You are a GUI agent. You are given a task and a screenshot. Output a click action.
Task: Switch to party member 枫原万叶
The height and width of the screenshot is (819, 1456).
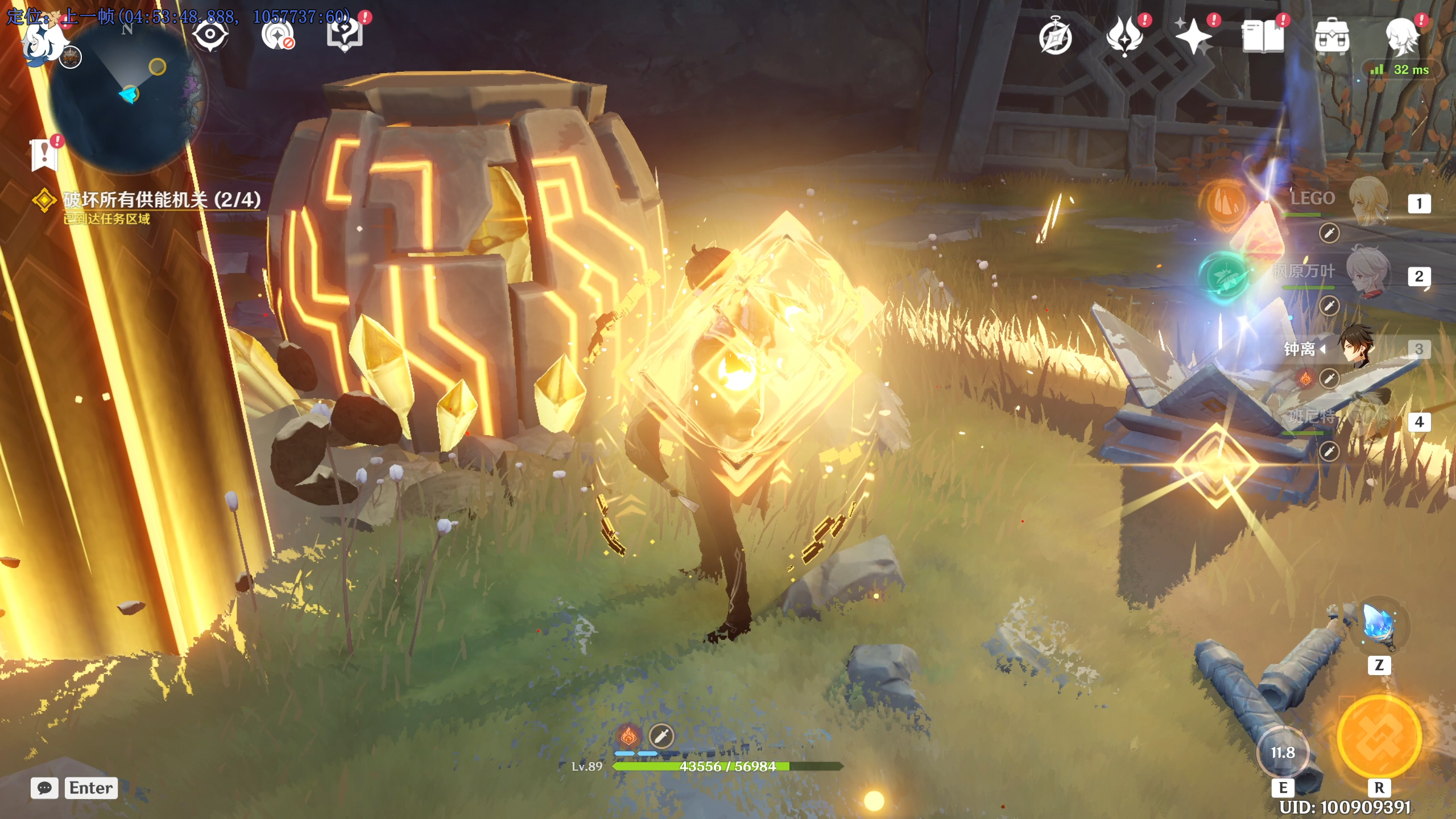pyautogui.click(x=1367, y=273)
